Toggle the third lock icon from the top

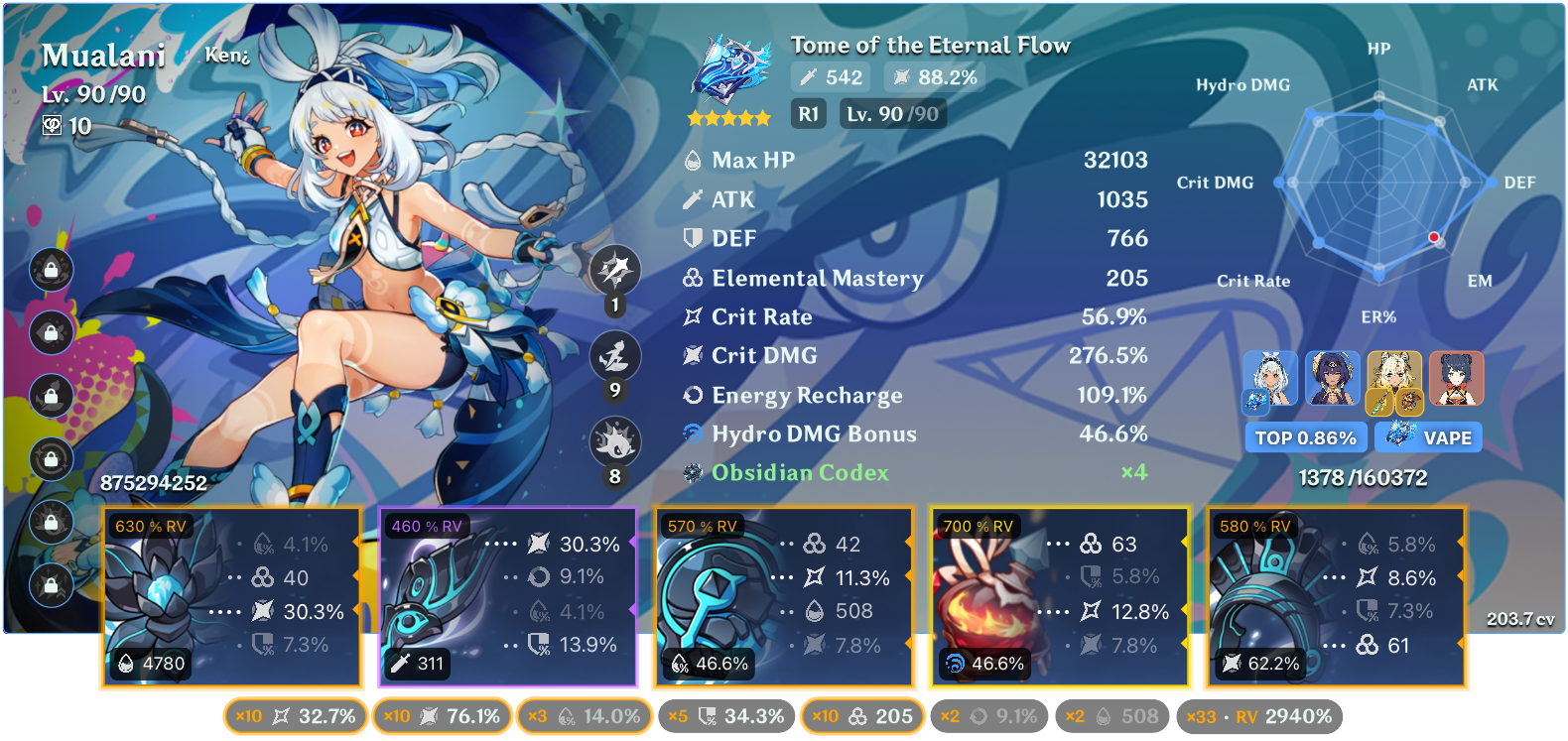tap(51, 397)
